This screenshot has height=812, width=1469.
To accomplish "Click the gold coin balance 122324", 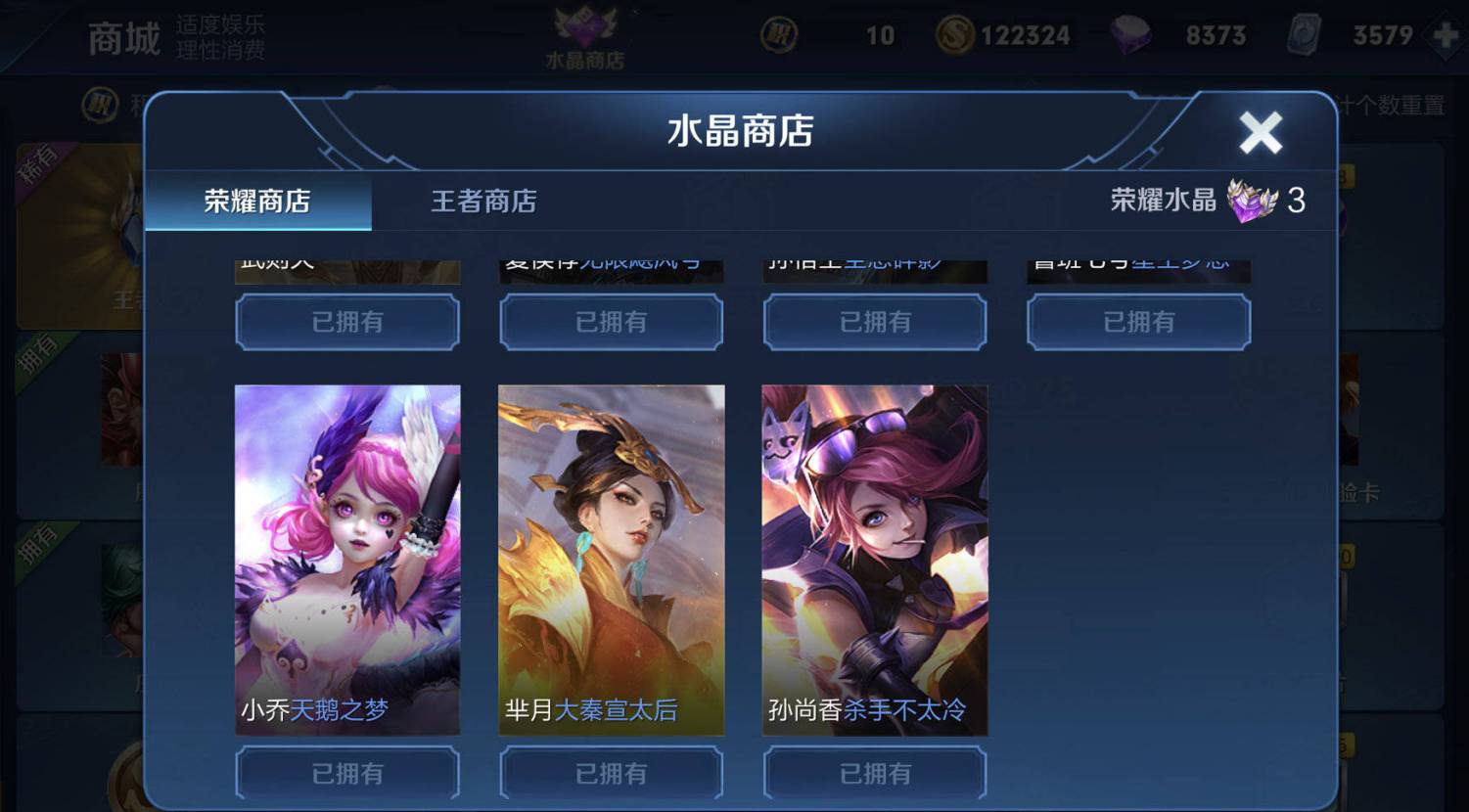I will click(x=1018, y=34).
